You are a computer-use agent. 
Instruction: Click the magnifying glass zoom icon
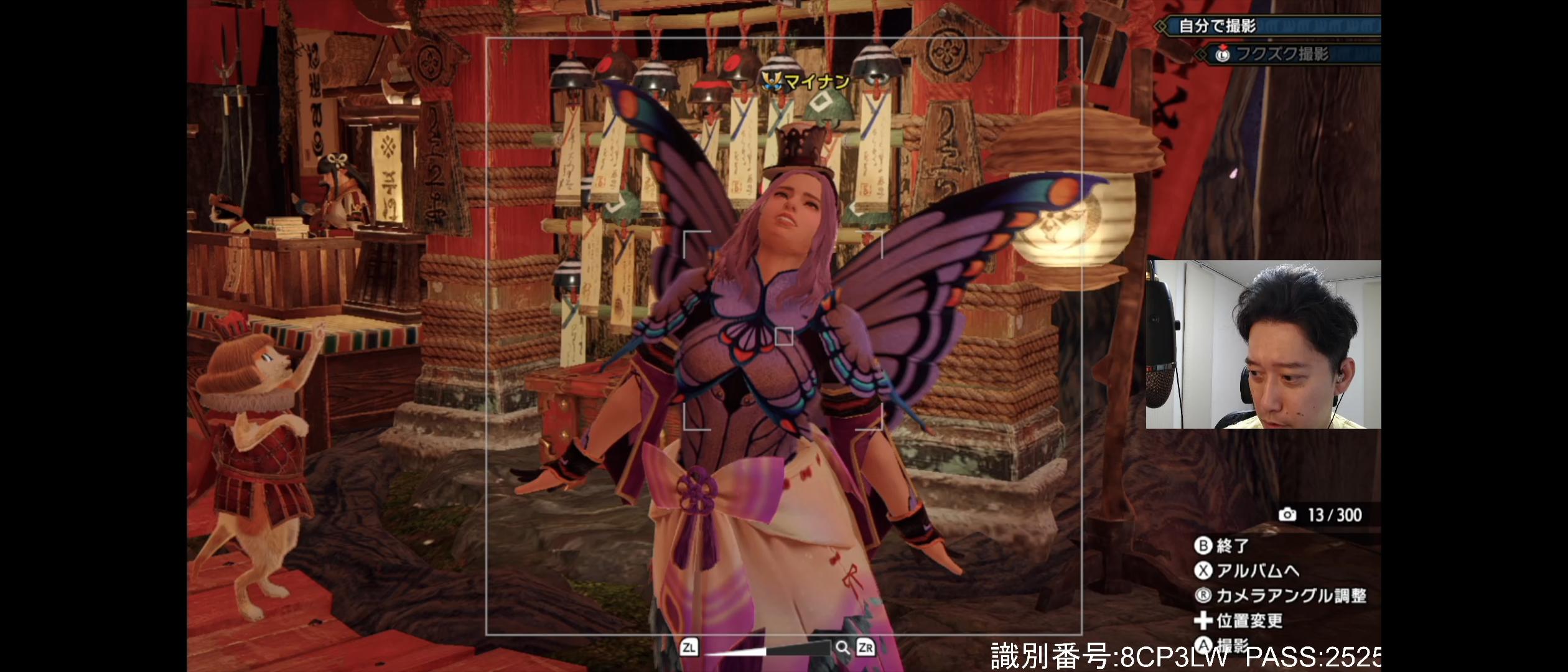842,648
